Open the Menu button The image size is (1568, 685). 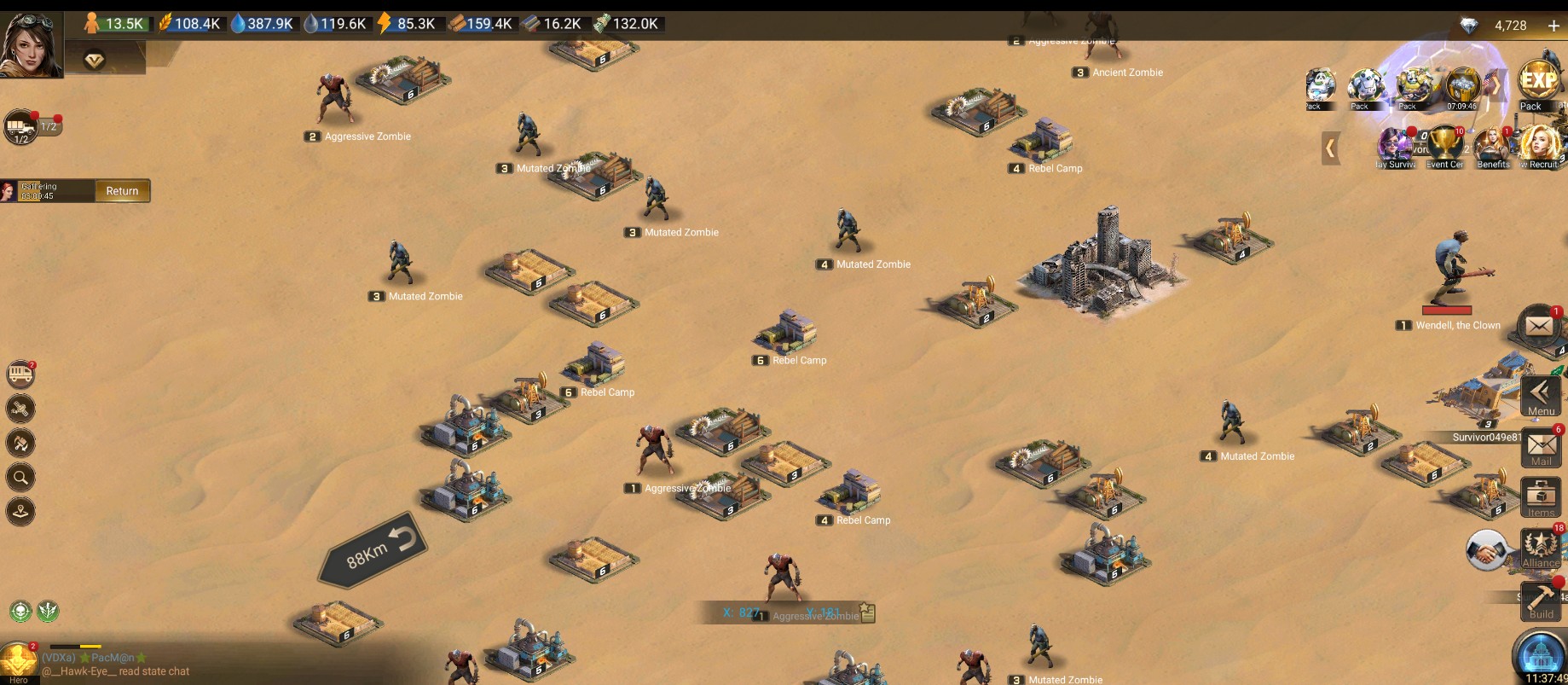[x=1541, y=397]
